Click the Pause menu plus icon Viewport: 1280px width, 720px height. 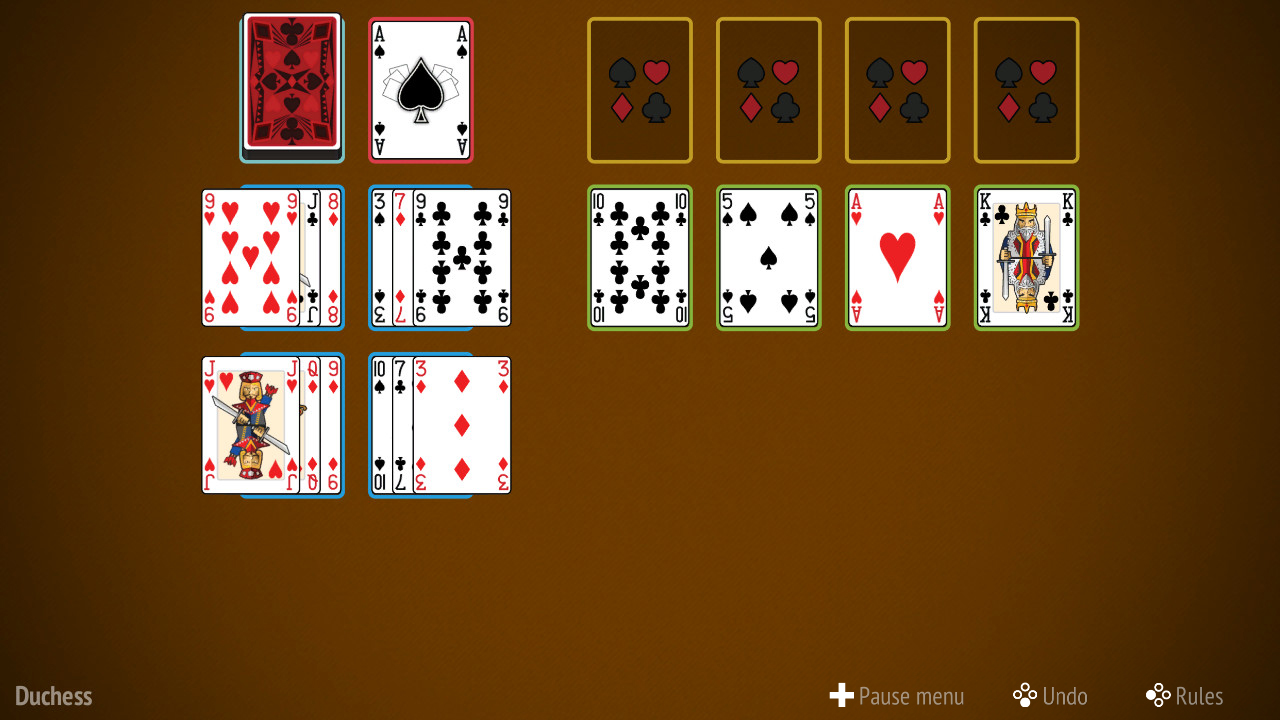[x=841, y=695]
